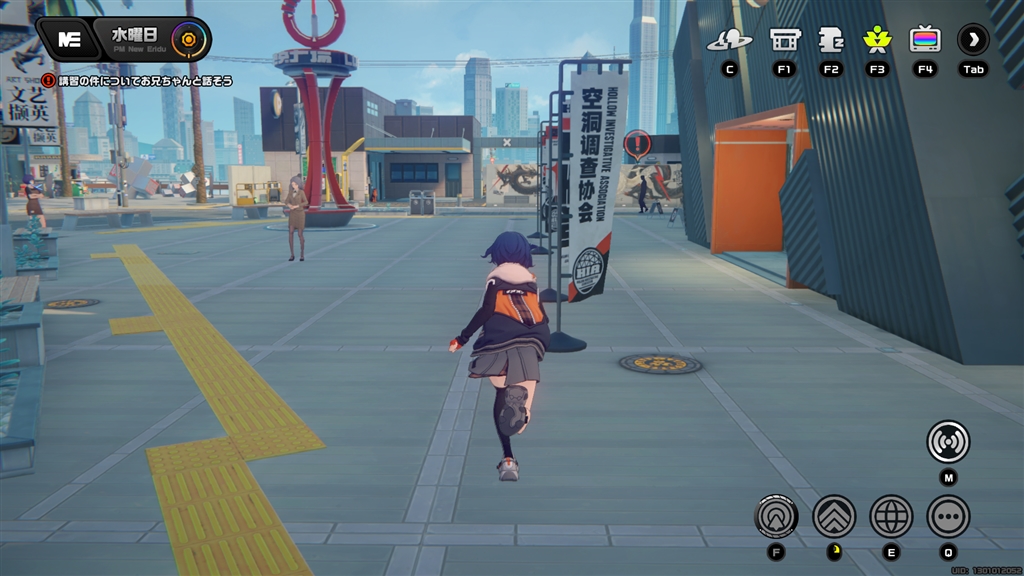Expand the top bar arrow button

[973, 40]
